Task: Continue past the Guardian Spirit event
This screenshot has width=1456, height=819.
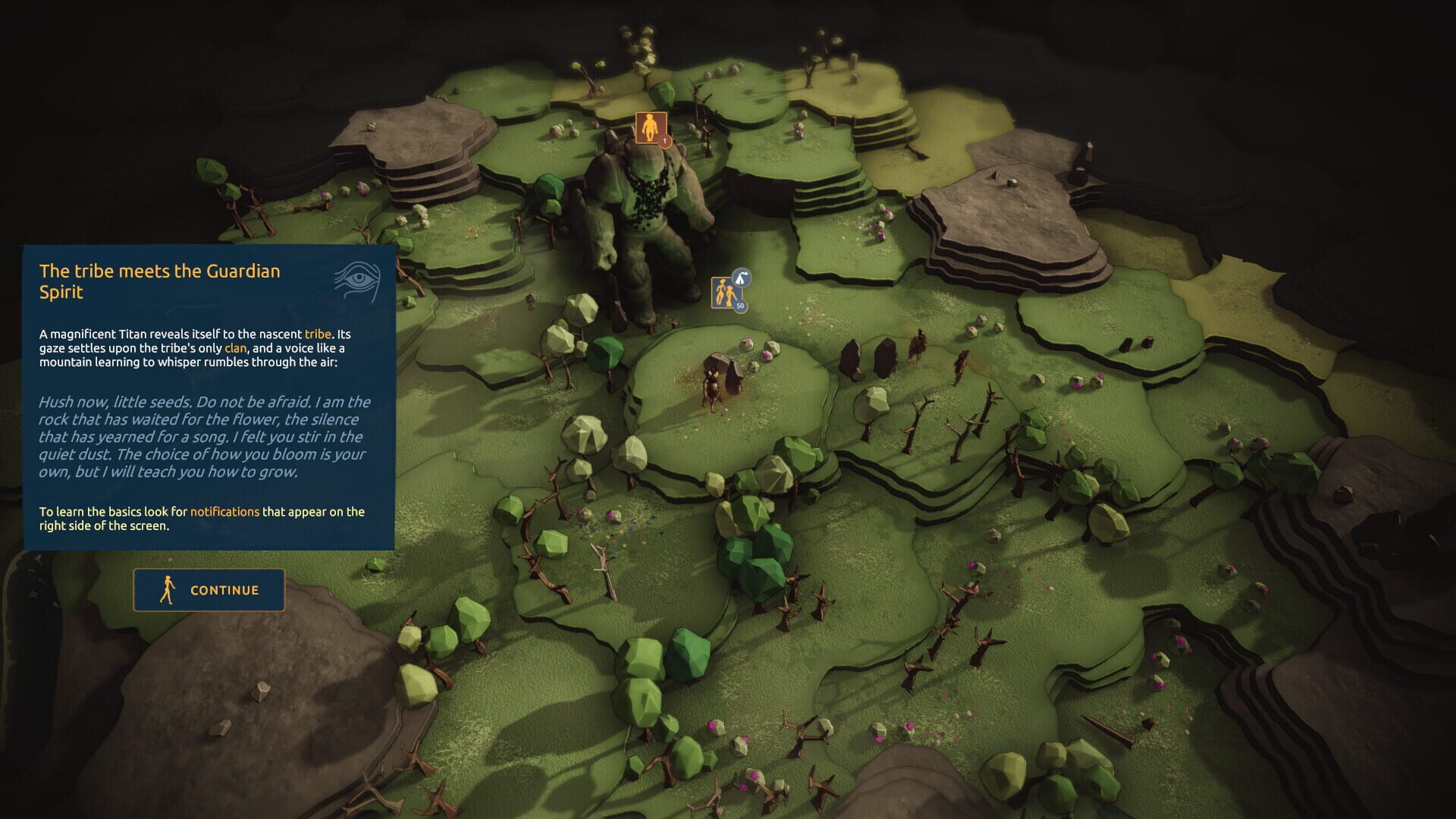Action: (x=209, y=590)
